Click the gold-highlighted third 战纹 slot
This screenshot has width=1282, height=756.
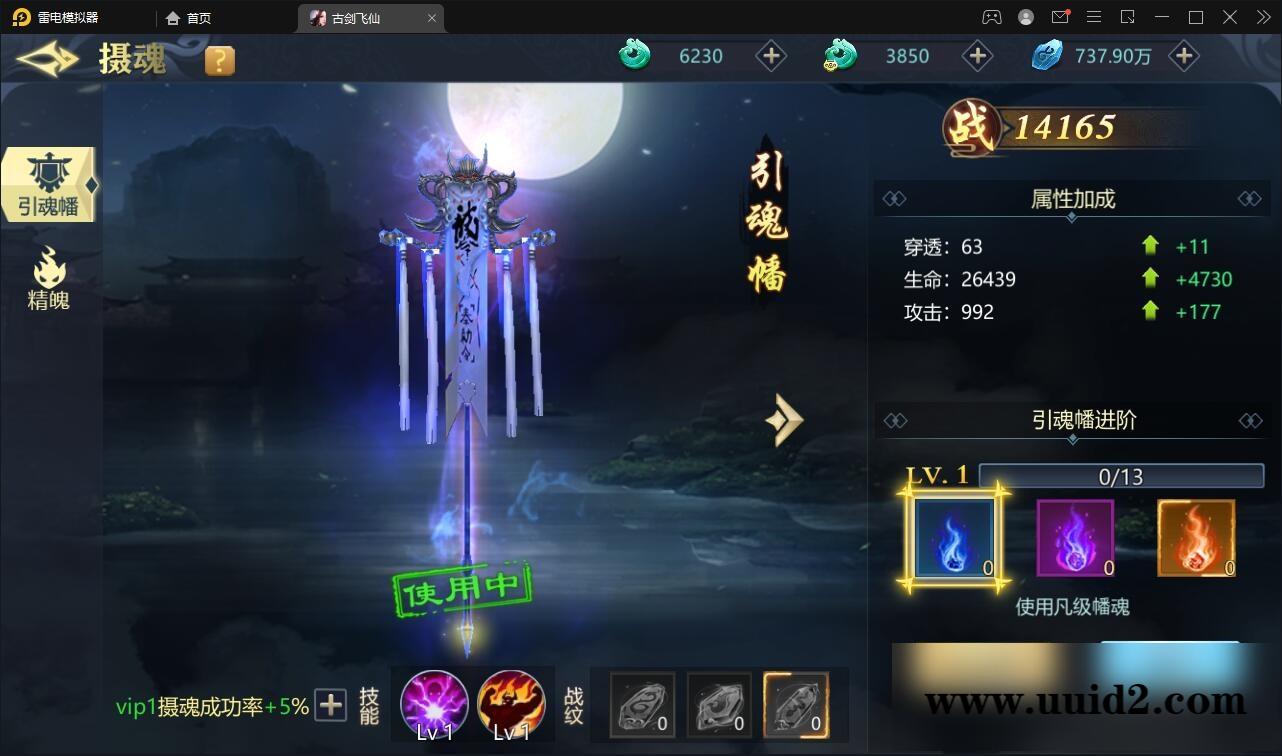pos(796,705)
